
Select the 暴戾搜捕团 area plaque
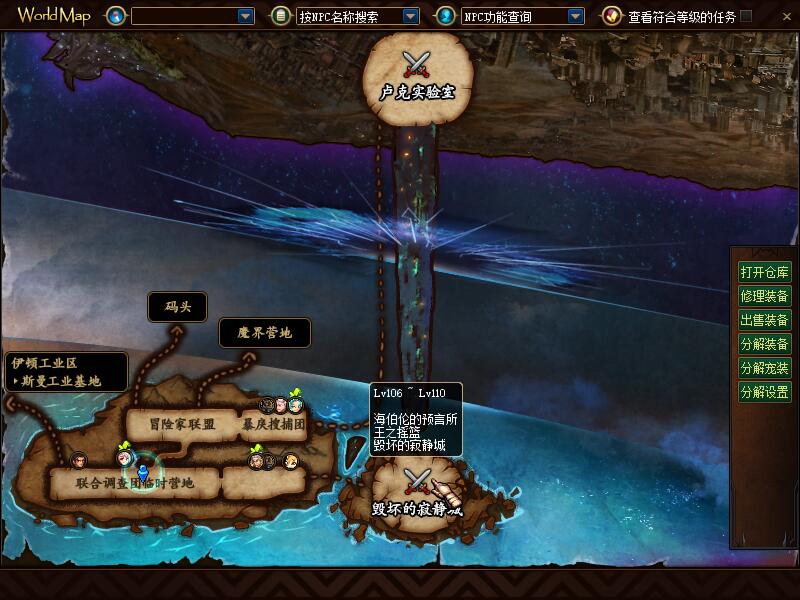click(273, 424)
